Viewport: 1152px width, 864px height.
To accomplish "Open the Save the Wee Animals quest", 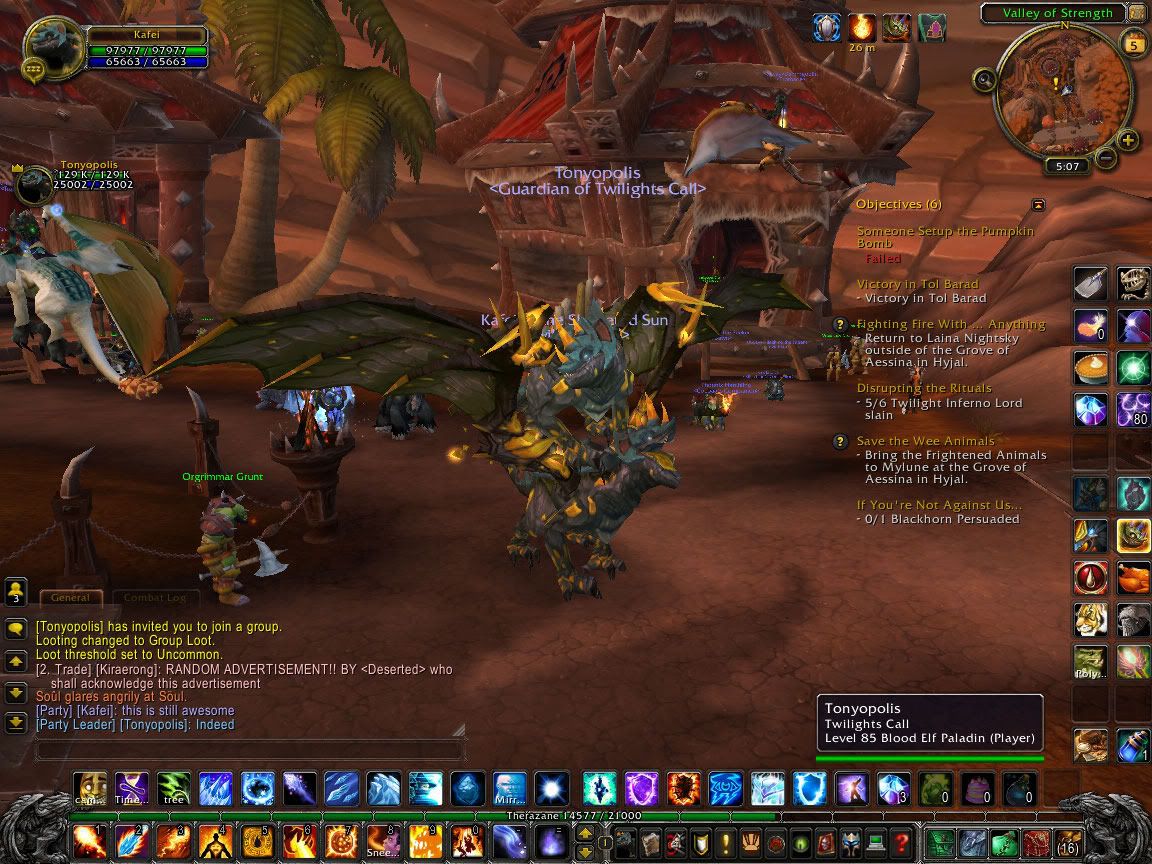I will (x=925, y=441).
